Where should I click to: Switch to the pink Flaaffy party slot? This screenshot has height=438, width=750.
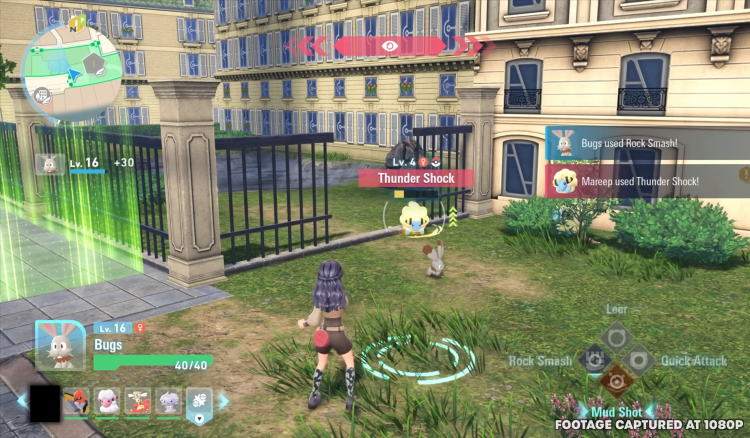107,402
